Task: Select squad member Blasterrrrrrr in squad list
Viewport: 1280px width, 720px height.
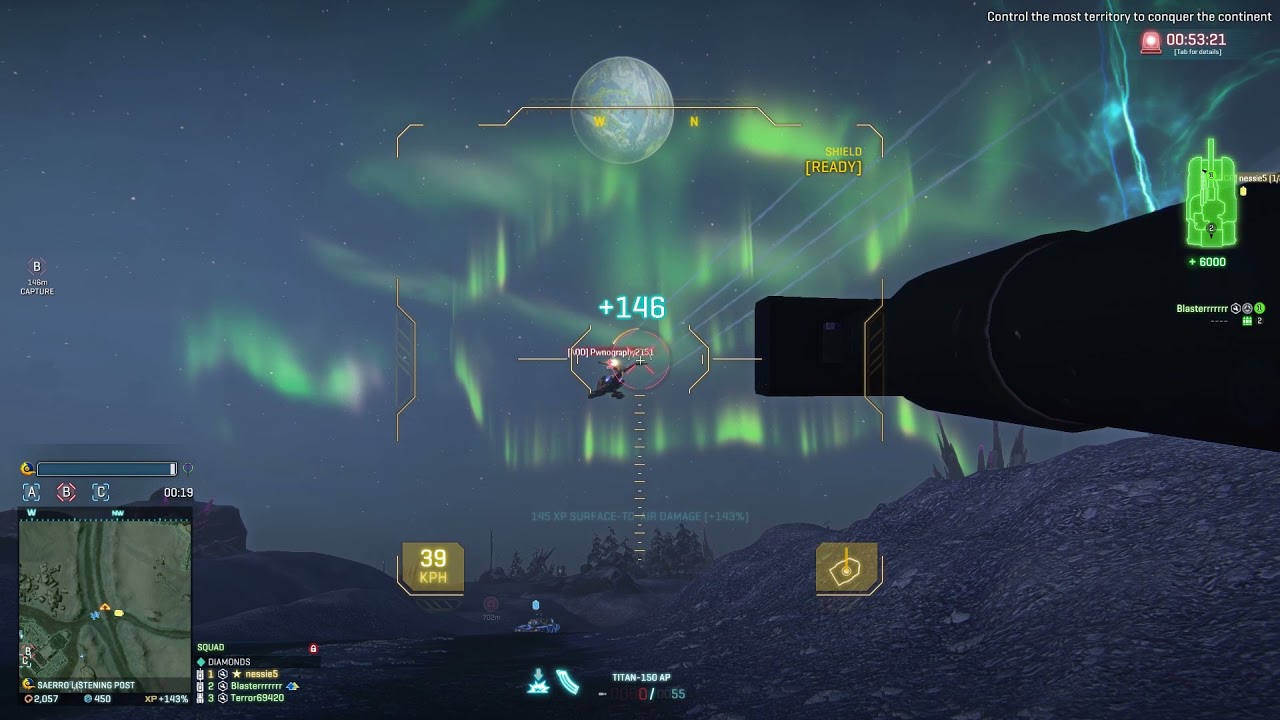Action: point(256,686)
